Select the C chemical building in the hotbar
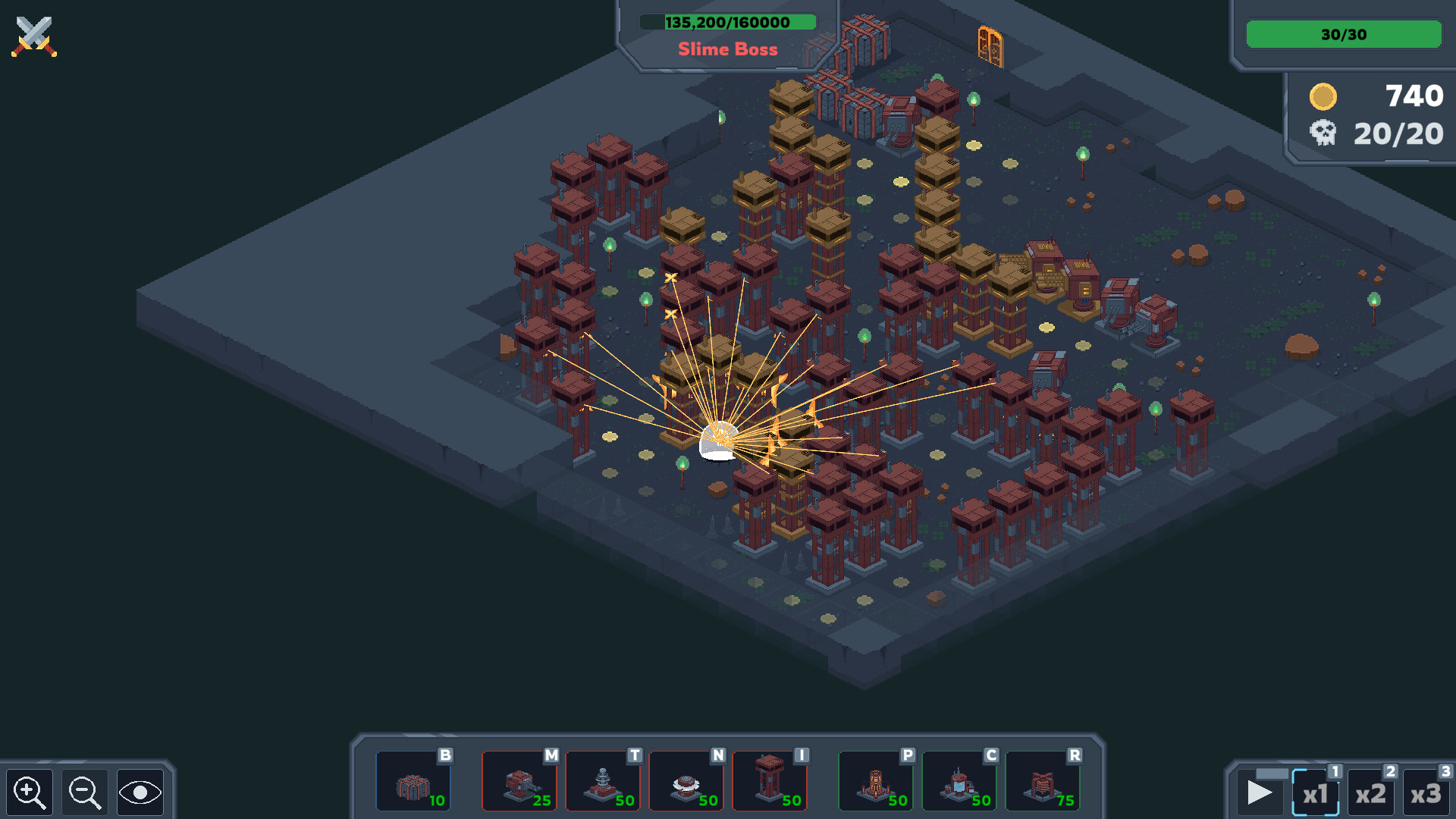Screen dimensions: 1456x819 (959, 781)
